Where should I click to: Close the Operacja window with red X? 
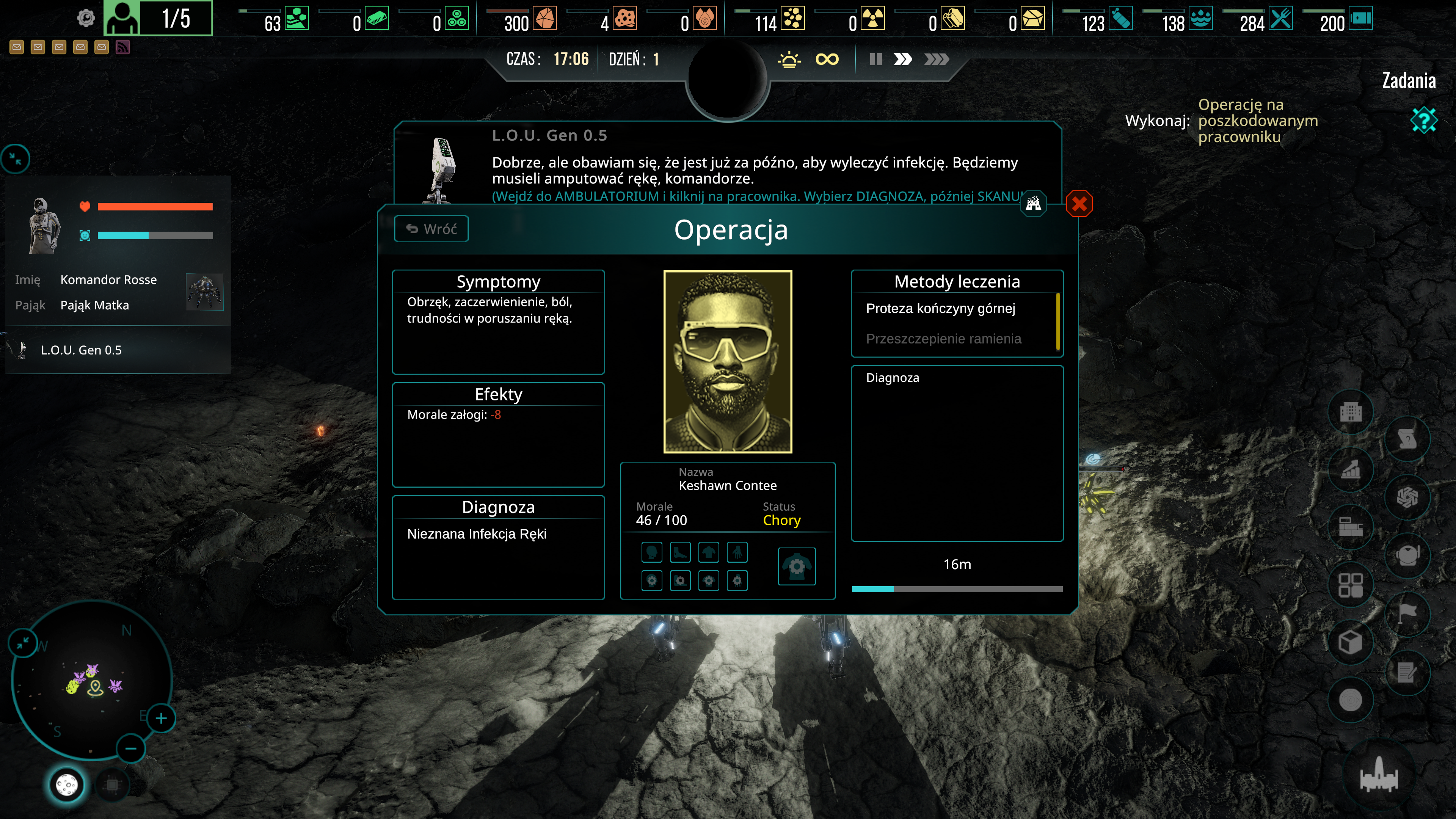tap(1079, 204)
